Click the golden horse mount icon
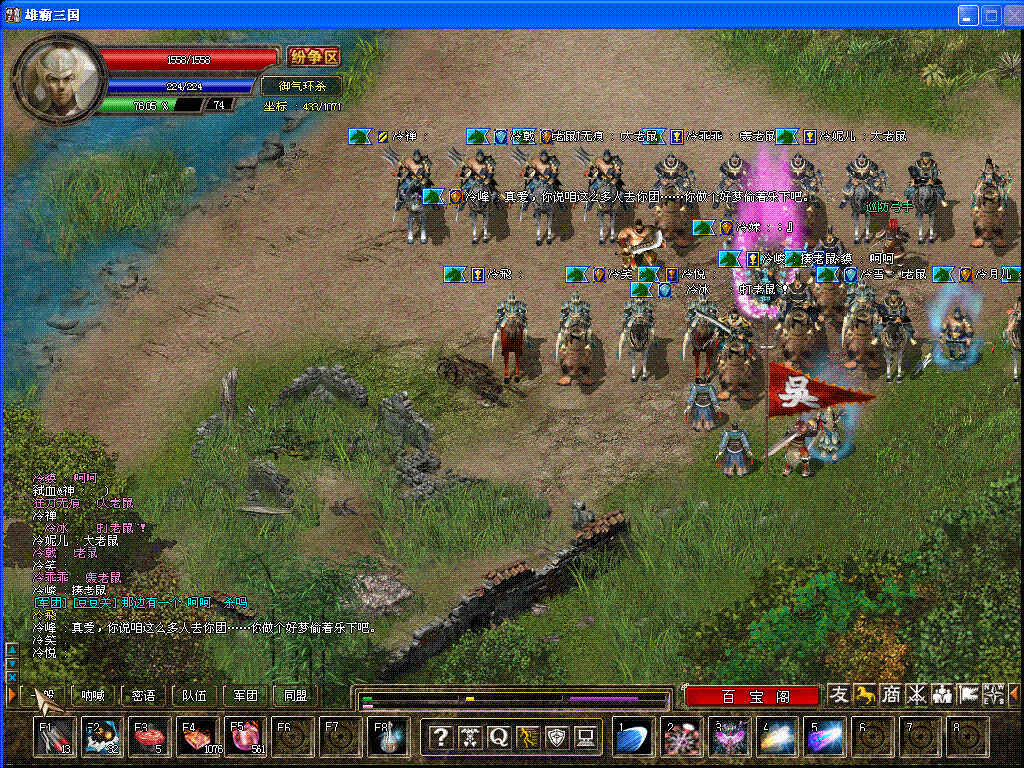Viewport: 1024px width, 768px height. coord(865,694)
